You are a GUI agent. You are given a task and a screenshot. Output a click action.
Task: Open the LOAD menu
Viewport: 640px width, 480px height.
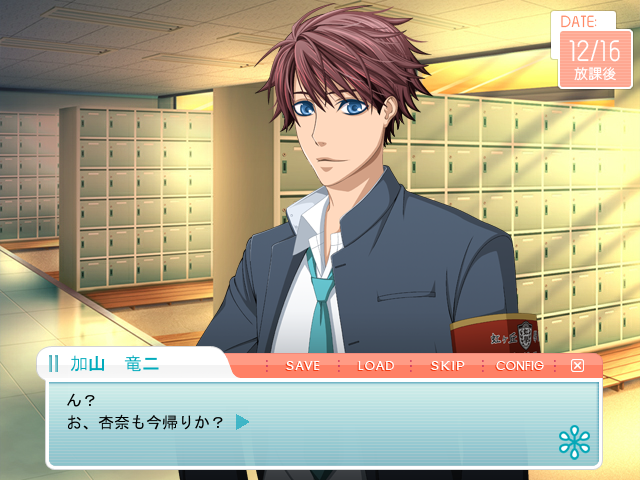[375, 366]
